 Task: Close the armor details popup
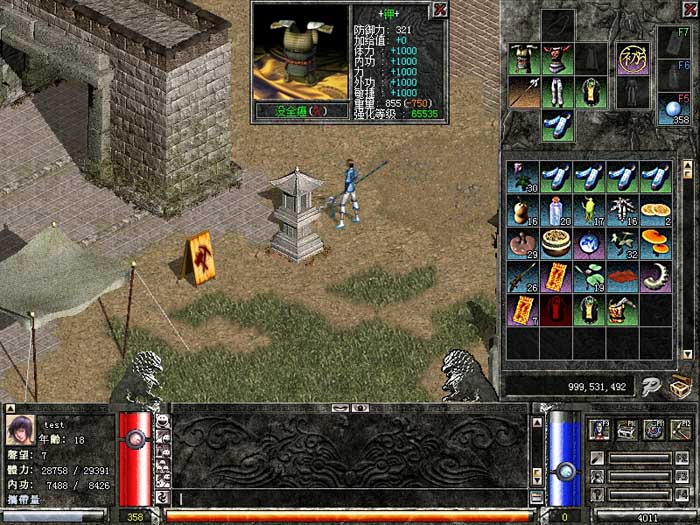(438, 11)
